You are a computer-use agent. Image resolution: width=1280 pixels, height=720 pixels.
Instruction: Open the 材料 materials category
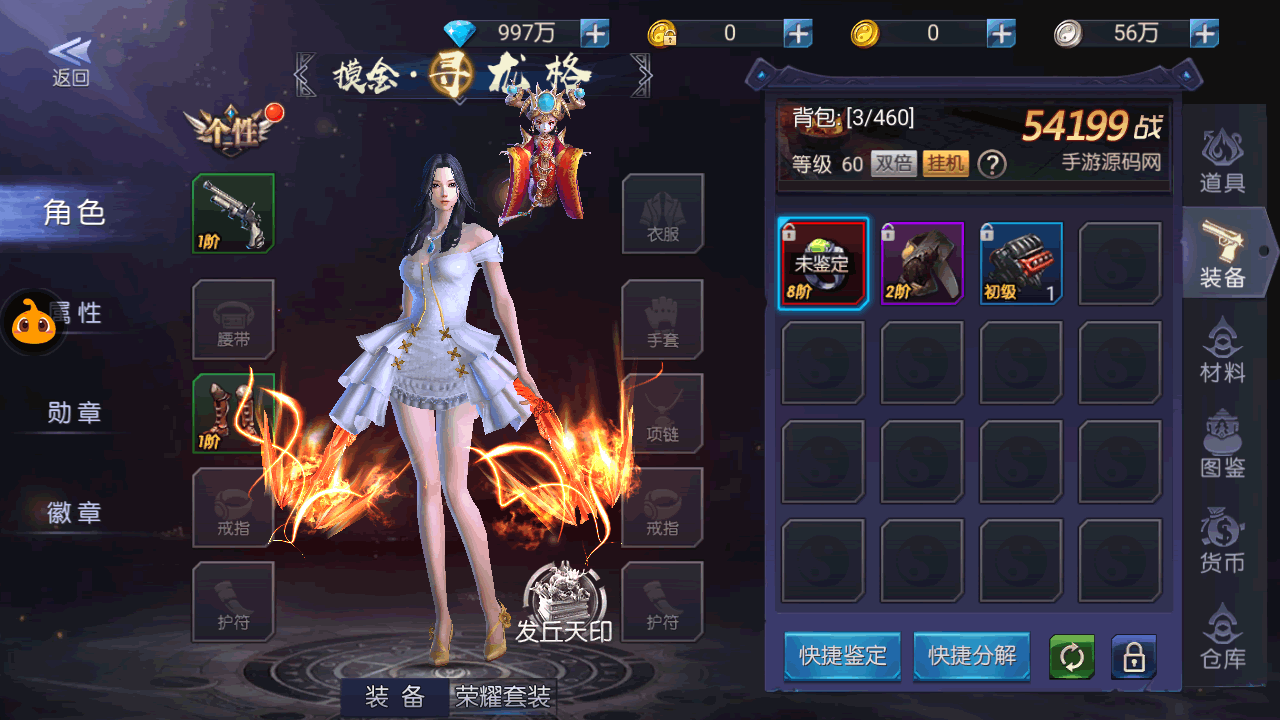(x=1222, y=350)
